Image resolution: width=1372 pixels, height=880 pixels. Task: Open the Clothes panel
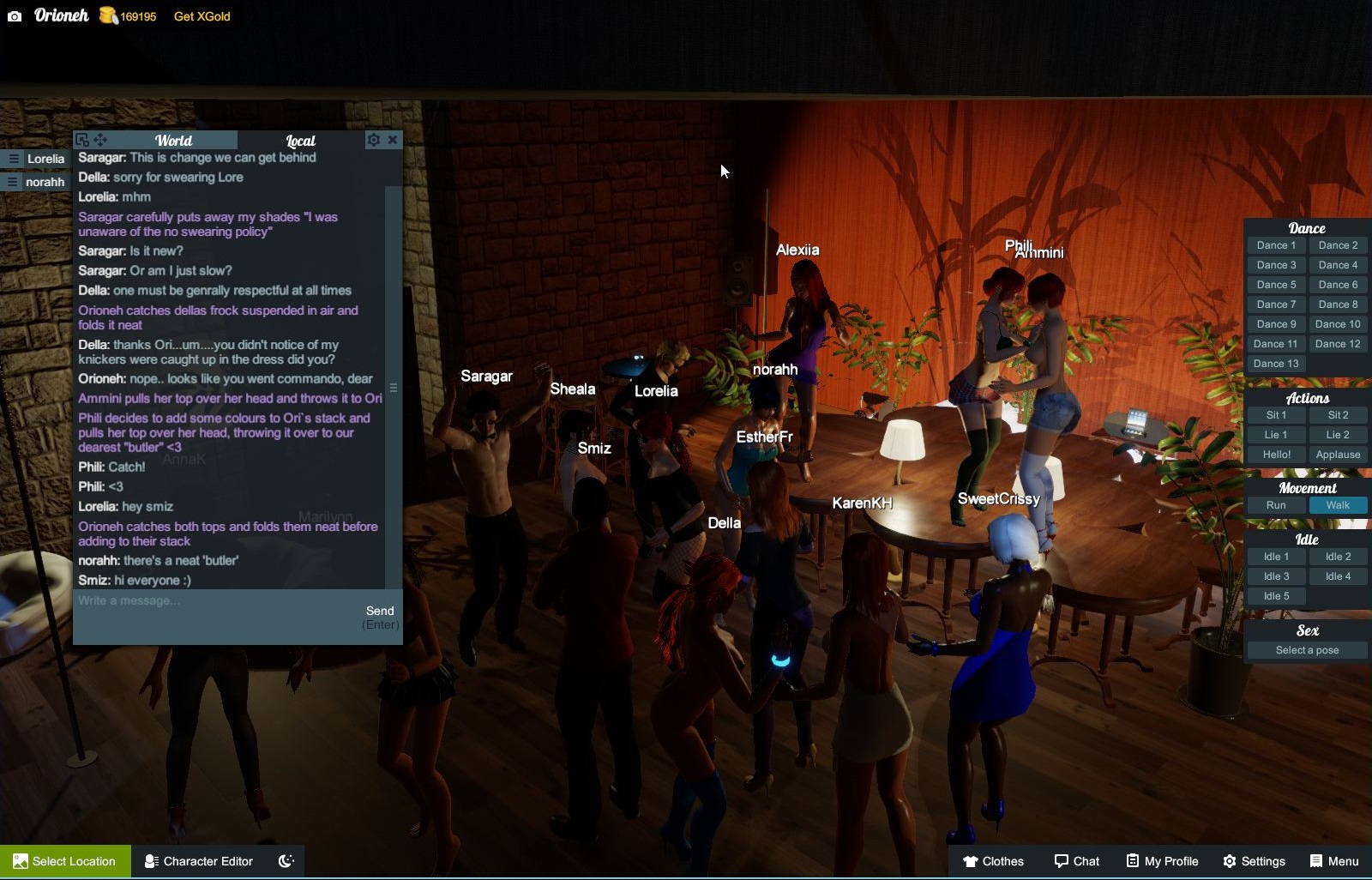tap(993, 861)
